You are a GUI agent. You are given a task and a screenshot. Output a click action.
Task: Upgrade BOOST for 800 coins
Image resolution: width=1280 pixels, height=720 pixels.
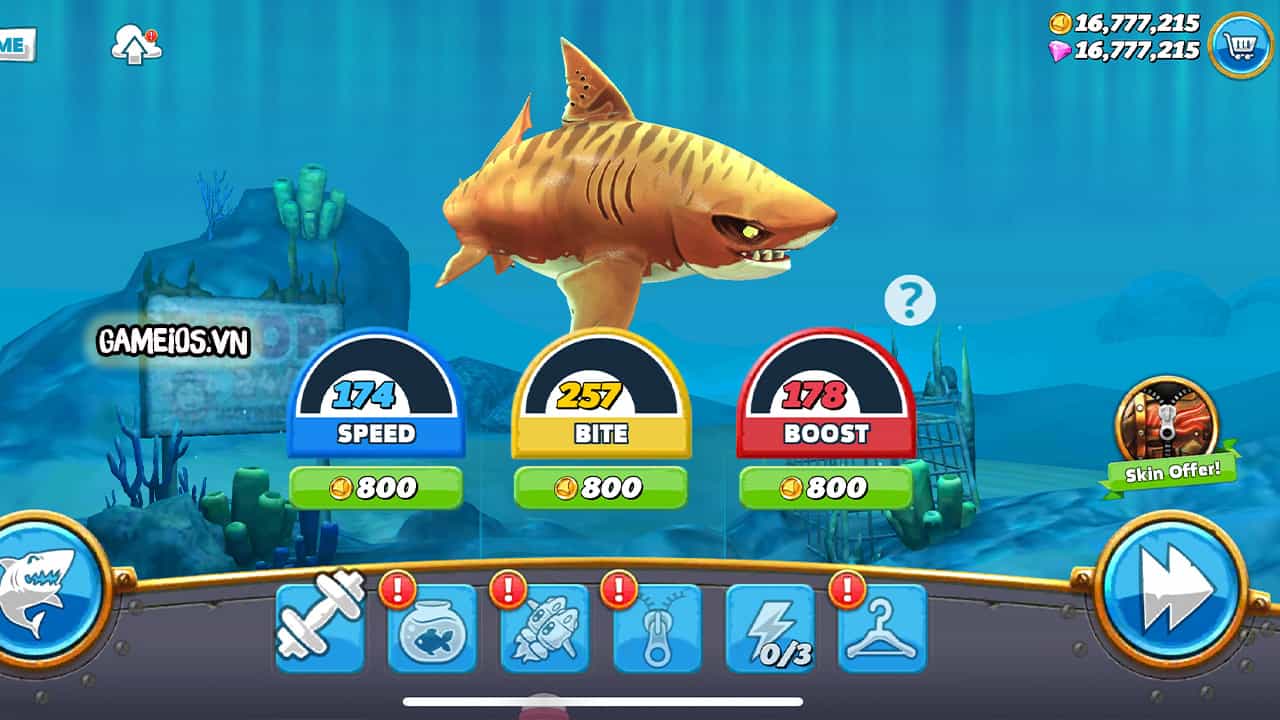825,487
